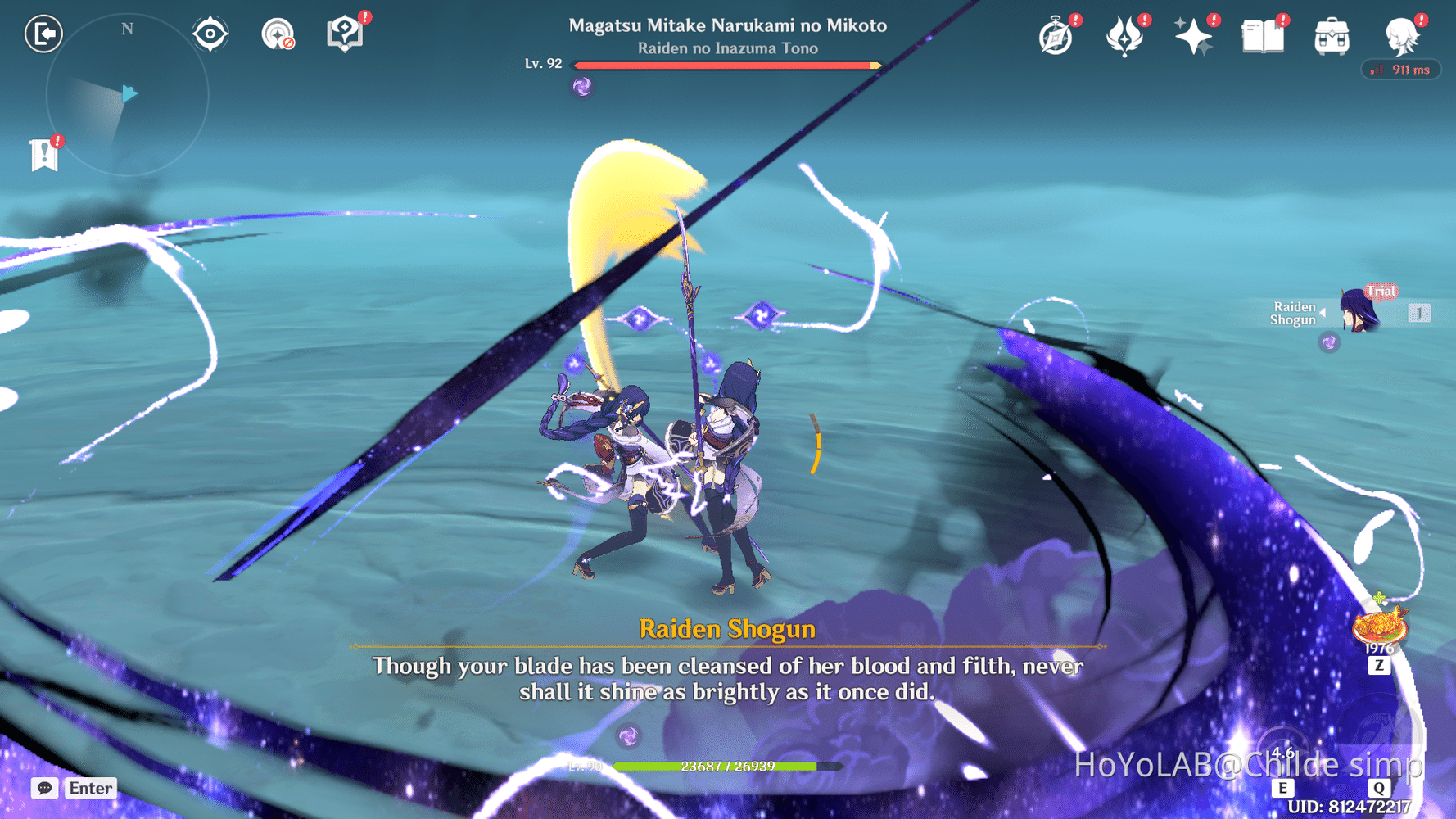Toggle Elemental Sight eye icon
The image size is (1456, 819).
[x=210, y=33]
